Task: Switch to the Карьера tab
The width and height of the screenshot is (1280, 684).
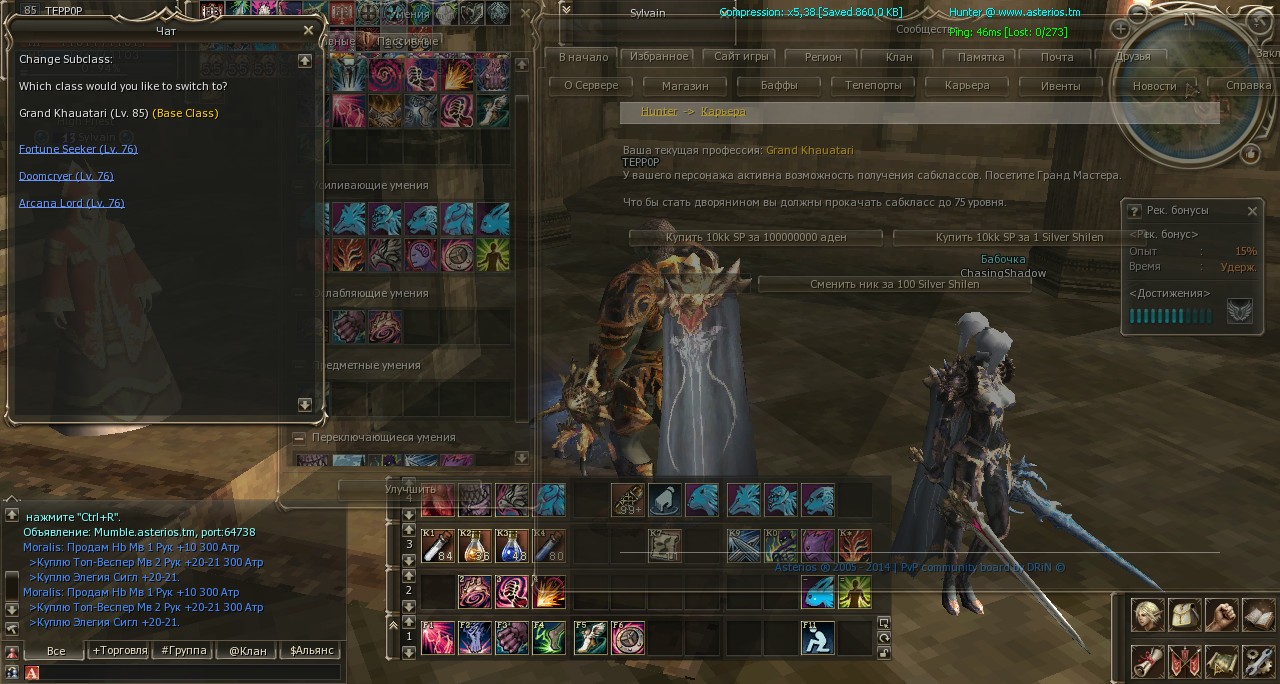Action: [967, 86]
